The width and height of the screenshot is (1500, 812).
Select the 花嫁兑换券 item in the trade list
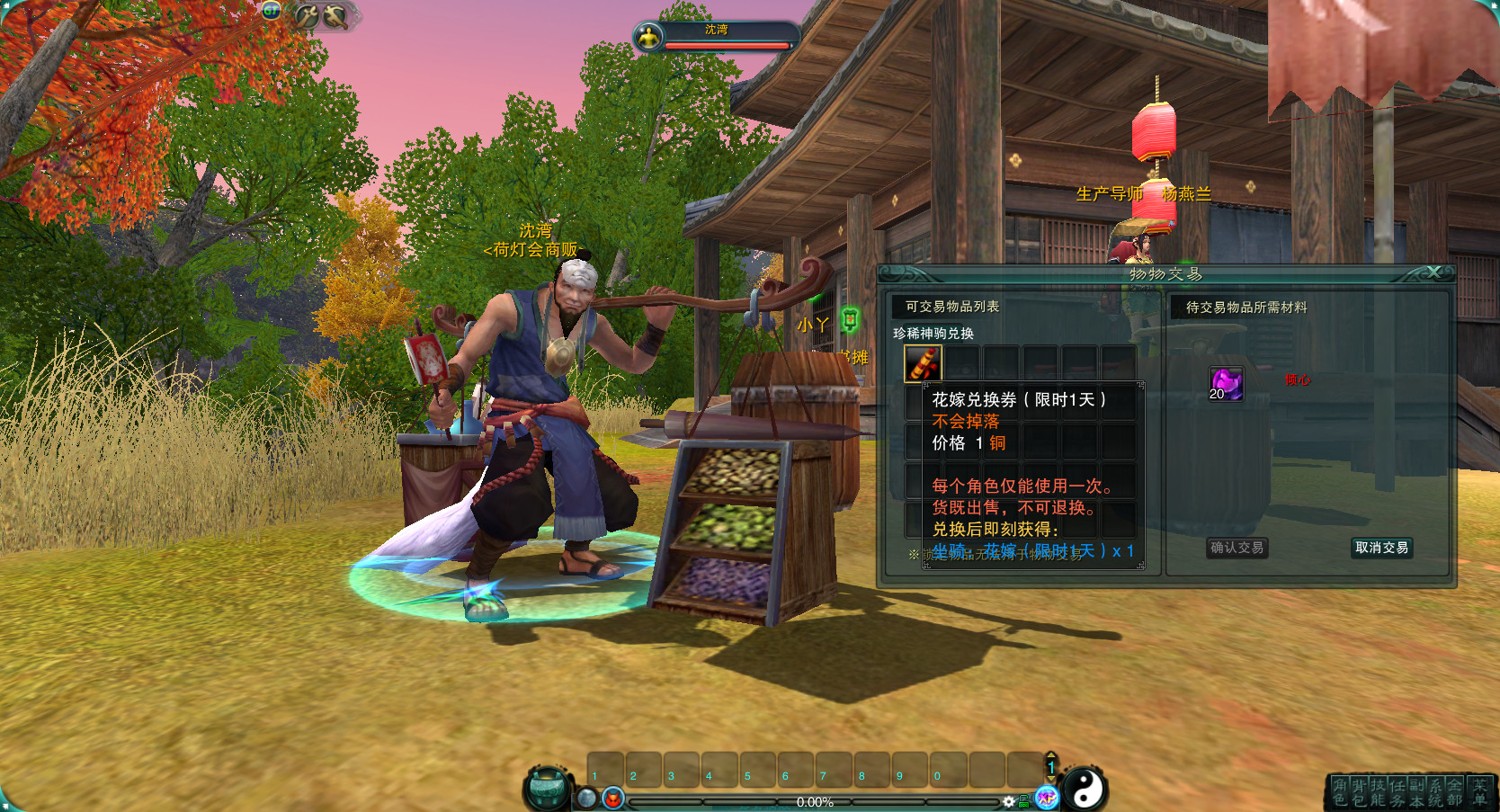(x=922, y=363)
